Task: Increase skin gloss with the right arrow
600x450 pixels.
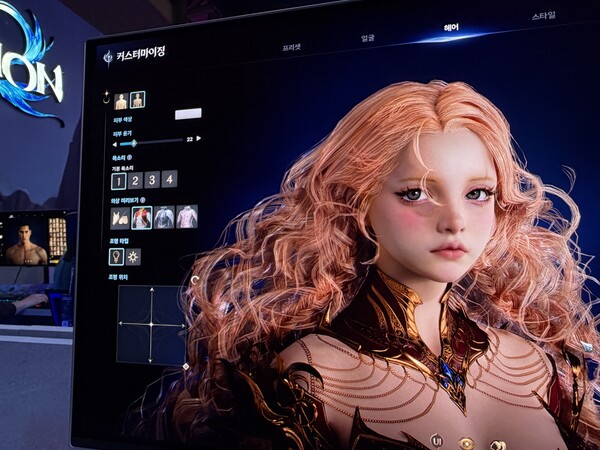Action: pyautogui.click(x=199, y=139)
